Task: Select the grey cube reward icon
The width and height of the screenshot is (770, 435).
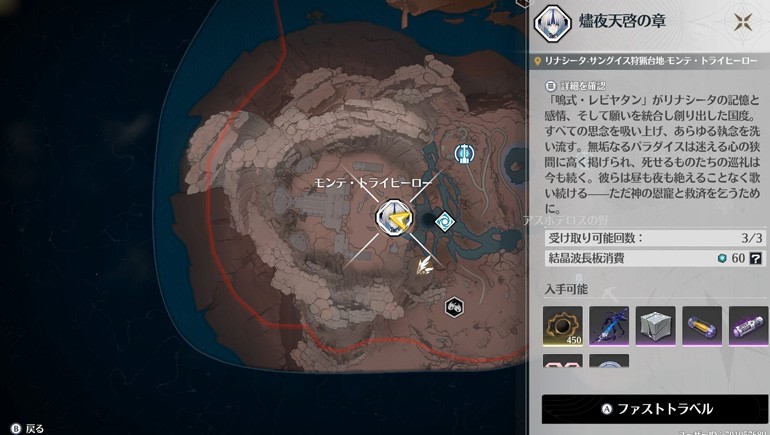Action: coord(655,326)
